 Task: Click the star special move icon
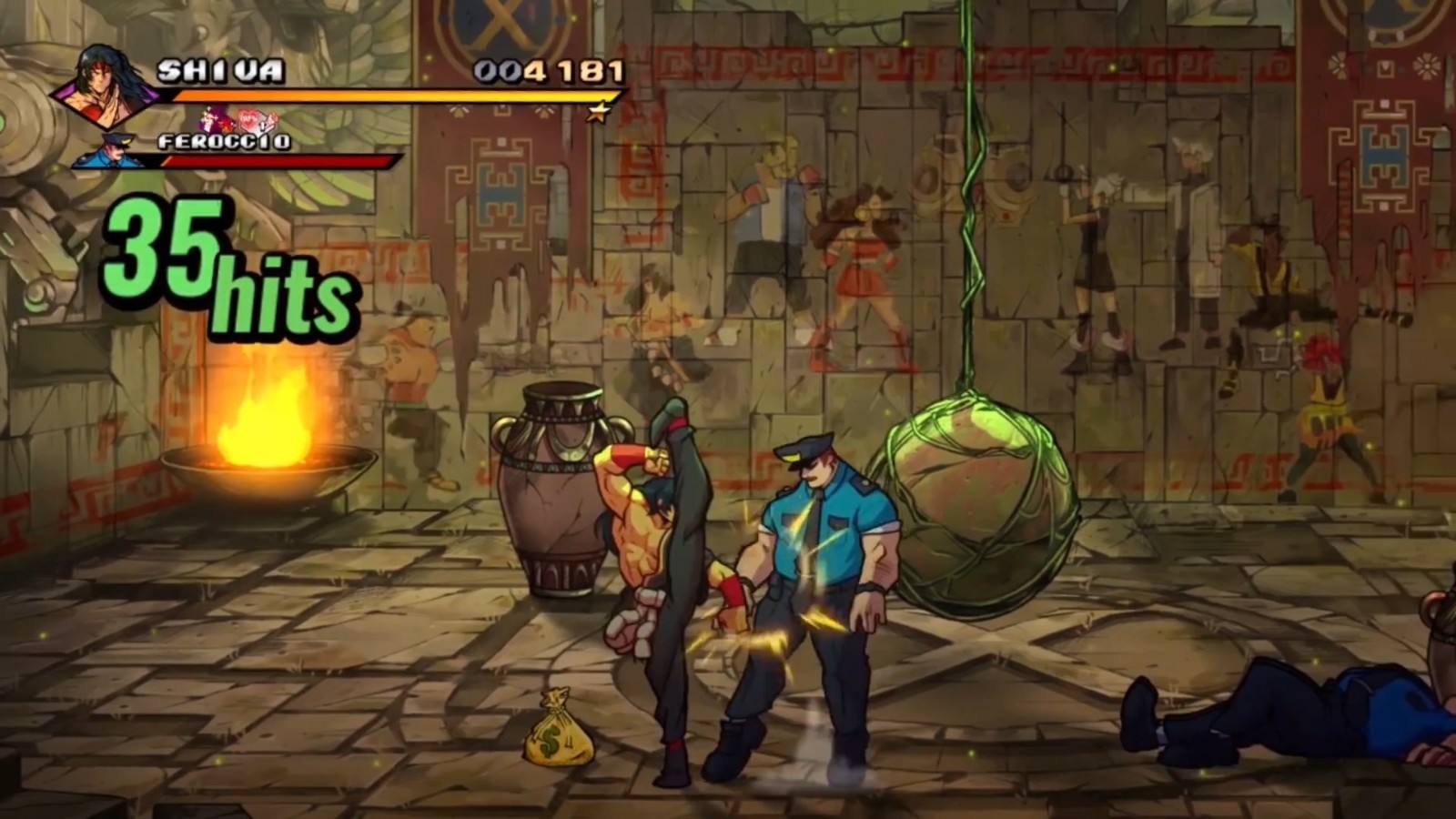(597, 113)
